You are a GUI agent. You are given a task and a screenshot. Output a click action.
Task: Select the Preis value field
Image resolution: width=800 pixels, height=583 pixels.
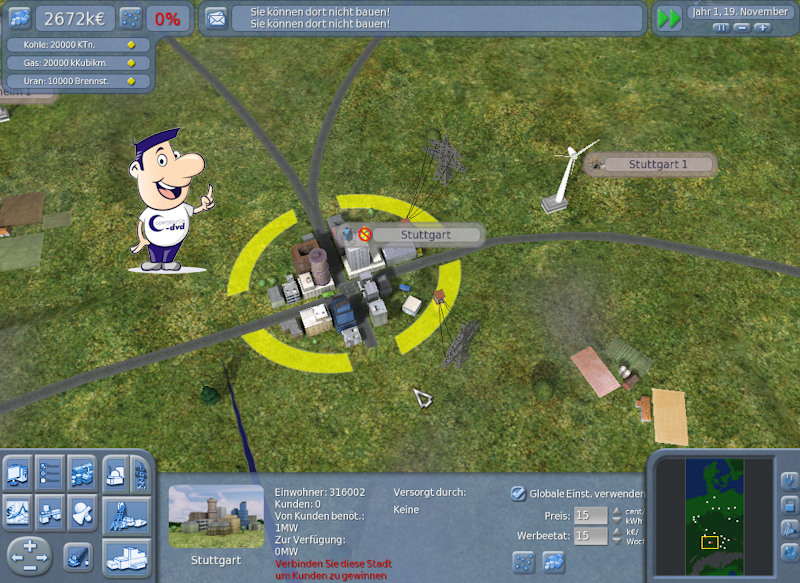[x=590, y=515]
